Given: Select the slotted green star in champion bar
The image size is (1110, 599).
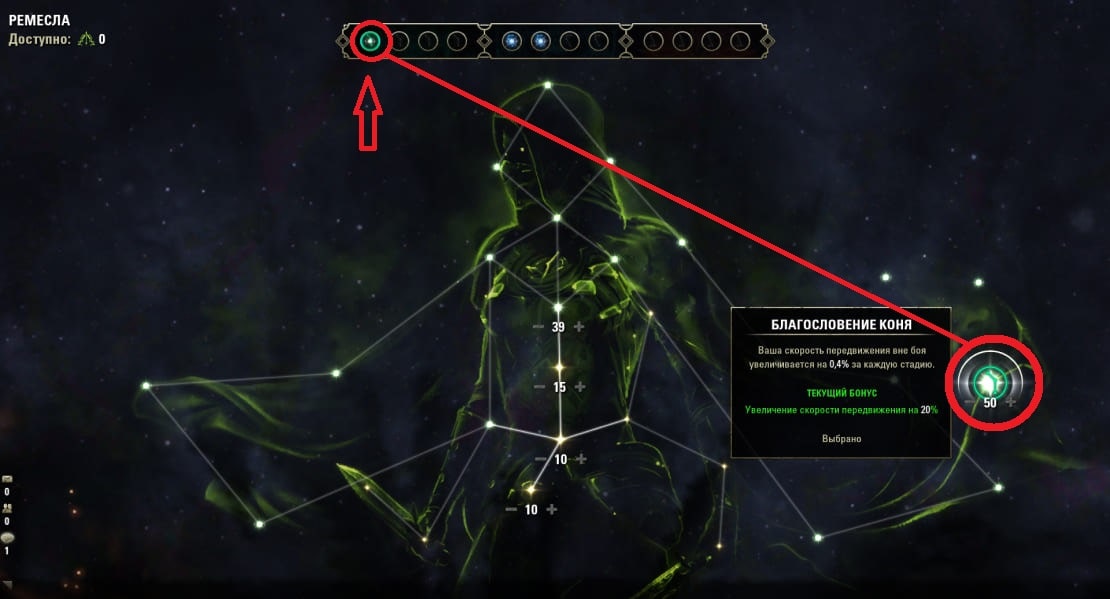Looking at the screenshot, I should [370, 41].
